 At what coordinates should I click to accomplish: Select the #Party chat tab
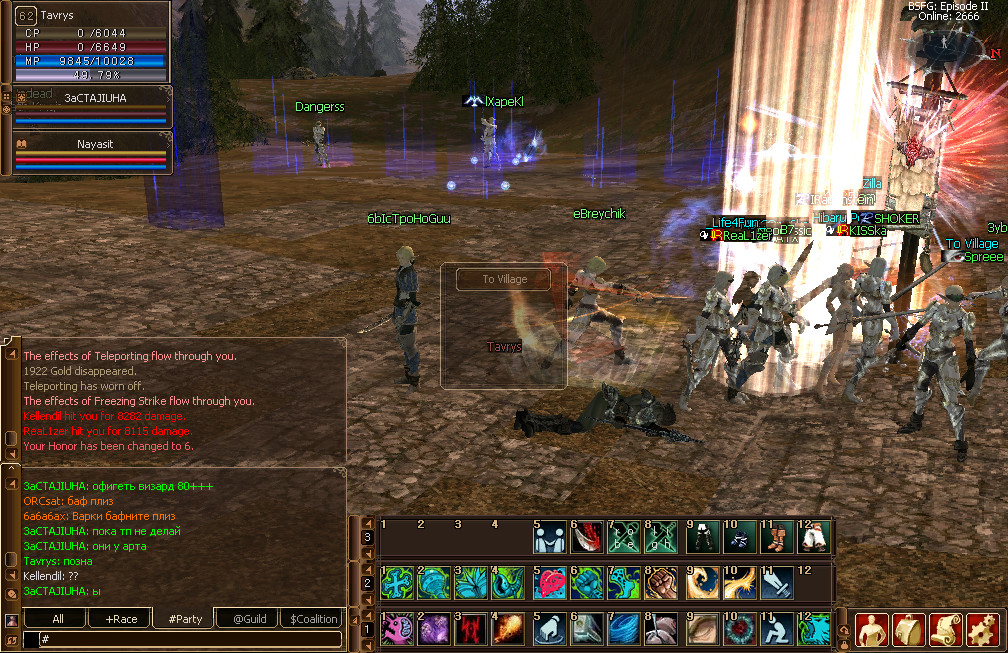[185, 619]
